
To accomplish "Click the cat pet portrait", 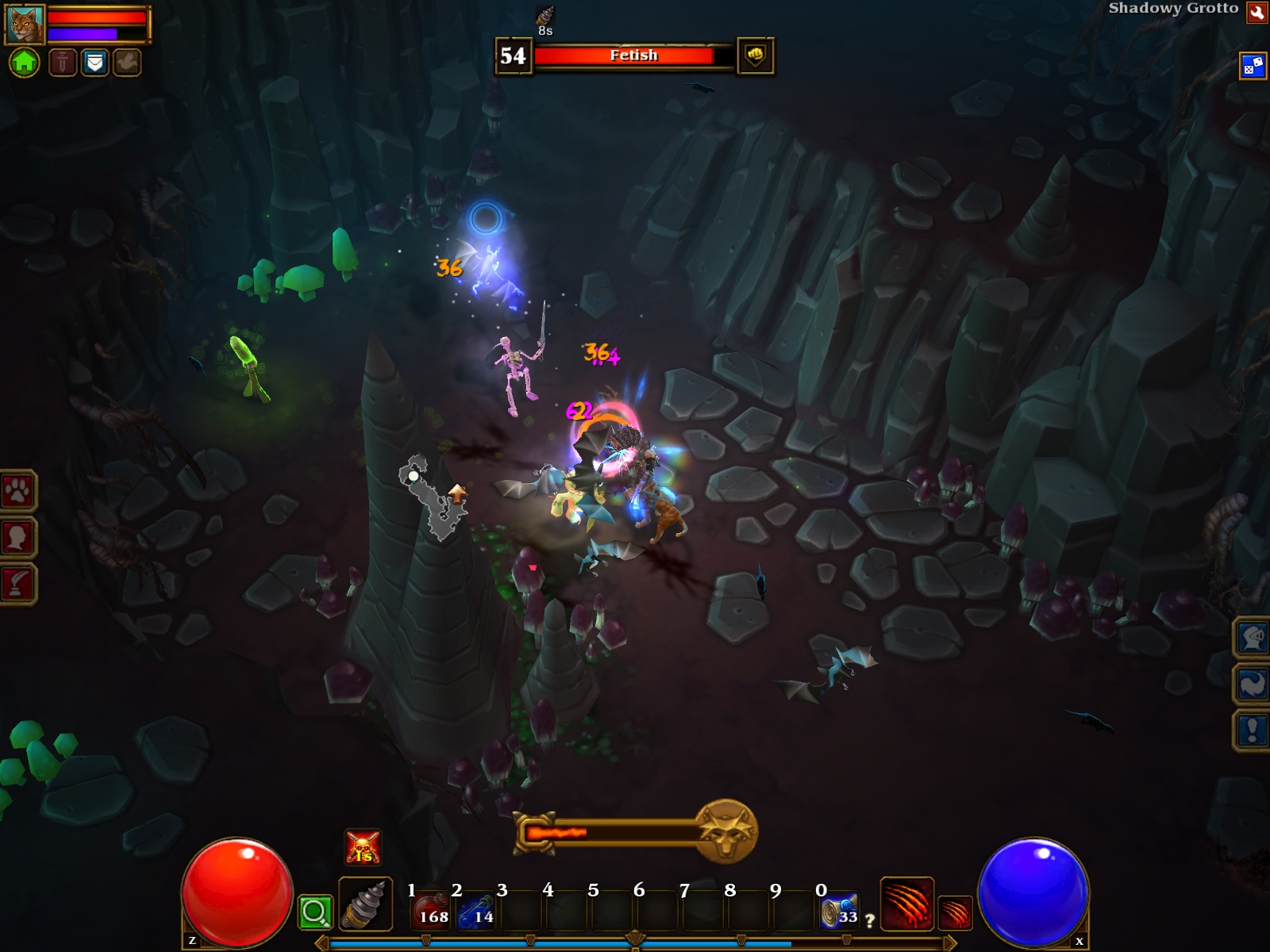I will coord(25,25).
